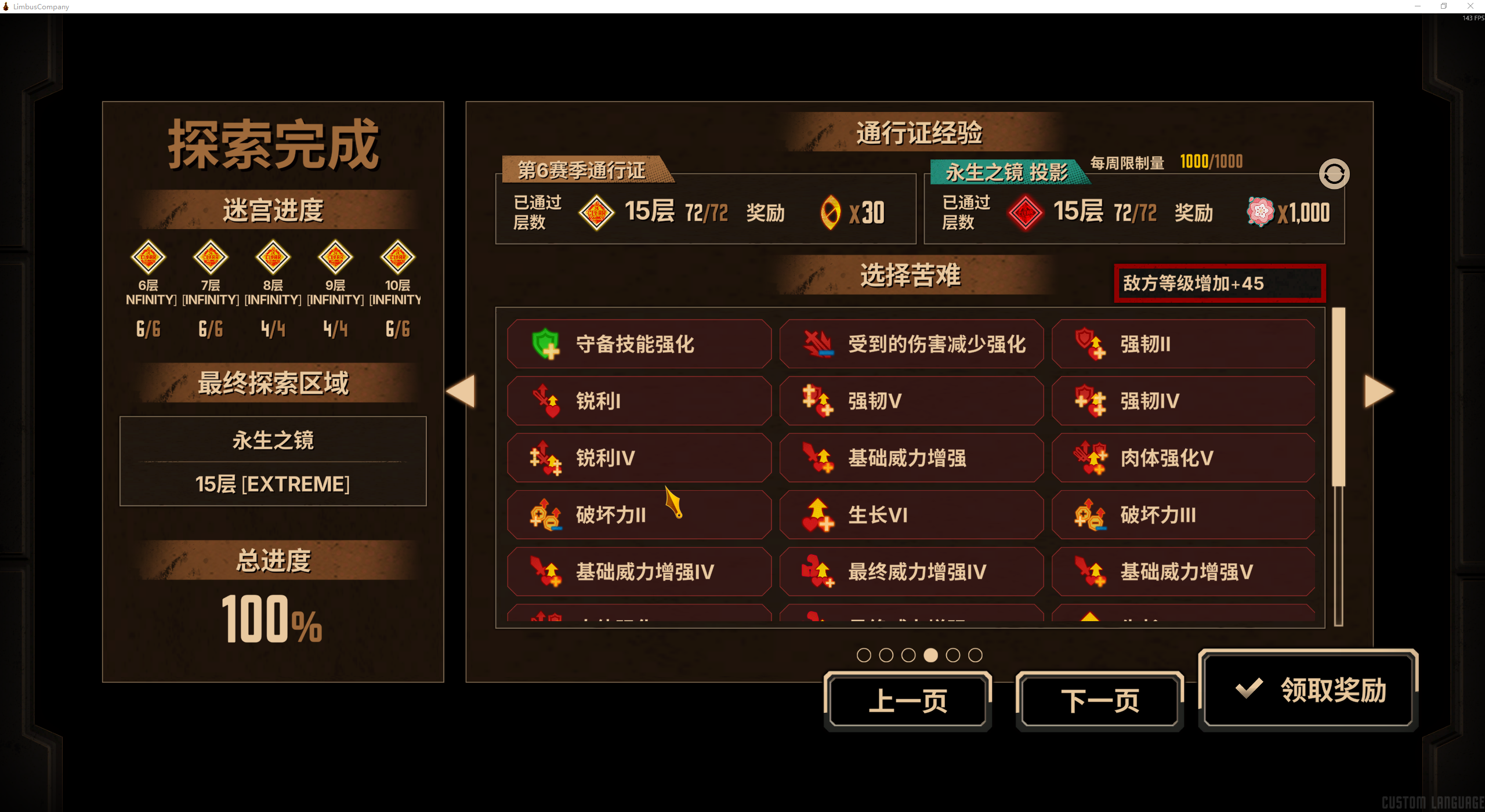The image size is (1485, 812).
Task: Select the green shield icon on 守备技能强化
Action: click(x=546, y=344)
